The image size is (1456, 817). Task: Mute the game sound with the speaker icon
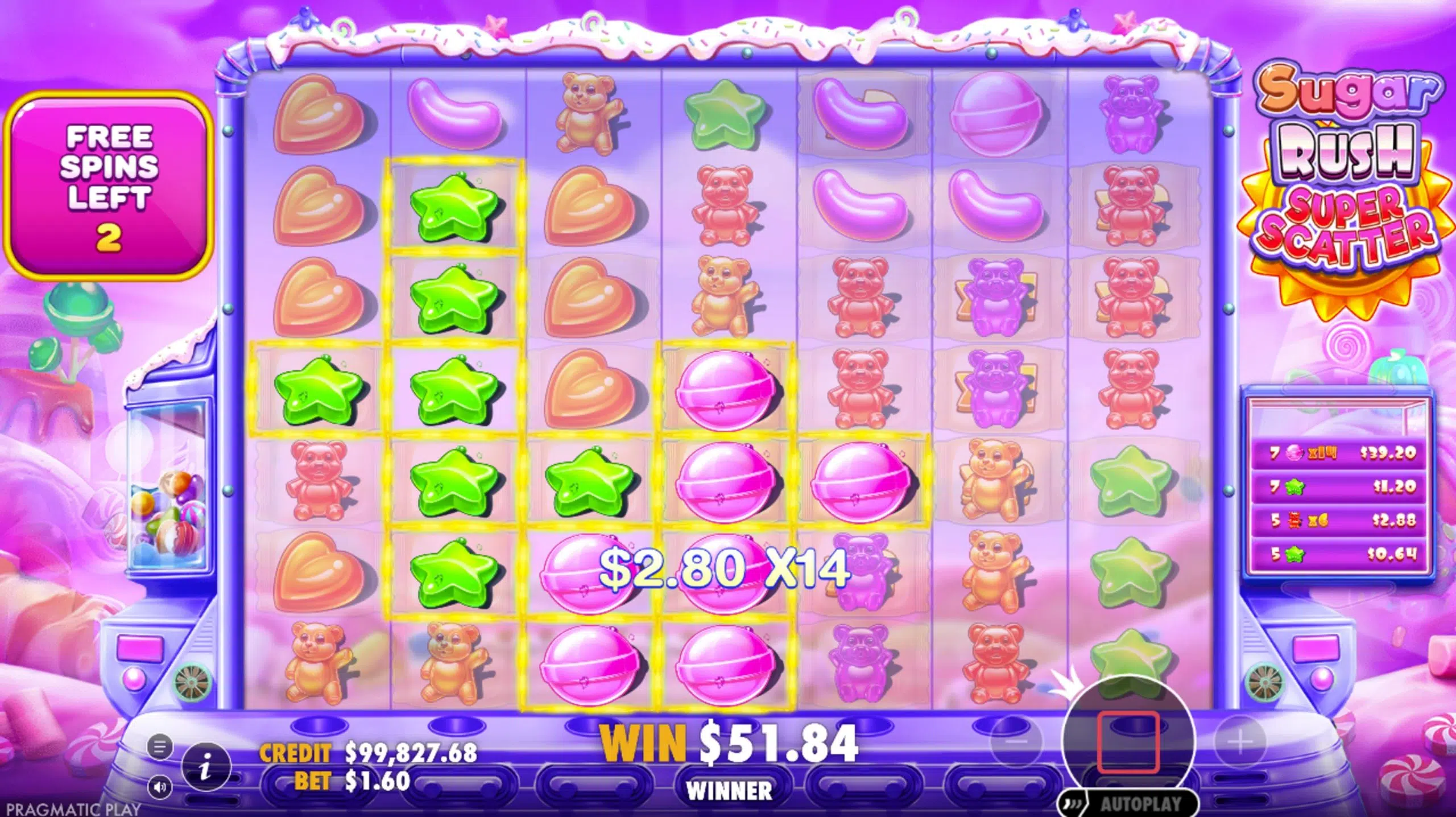tap(160, 786)
